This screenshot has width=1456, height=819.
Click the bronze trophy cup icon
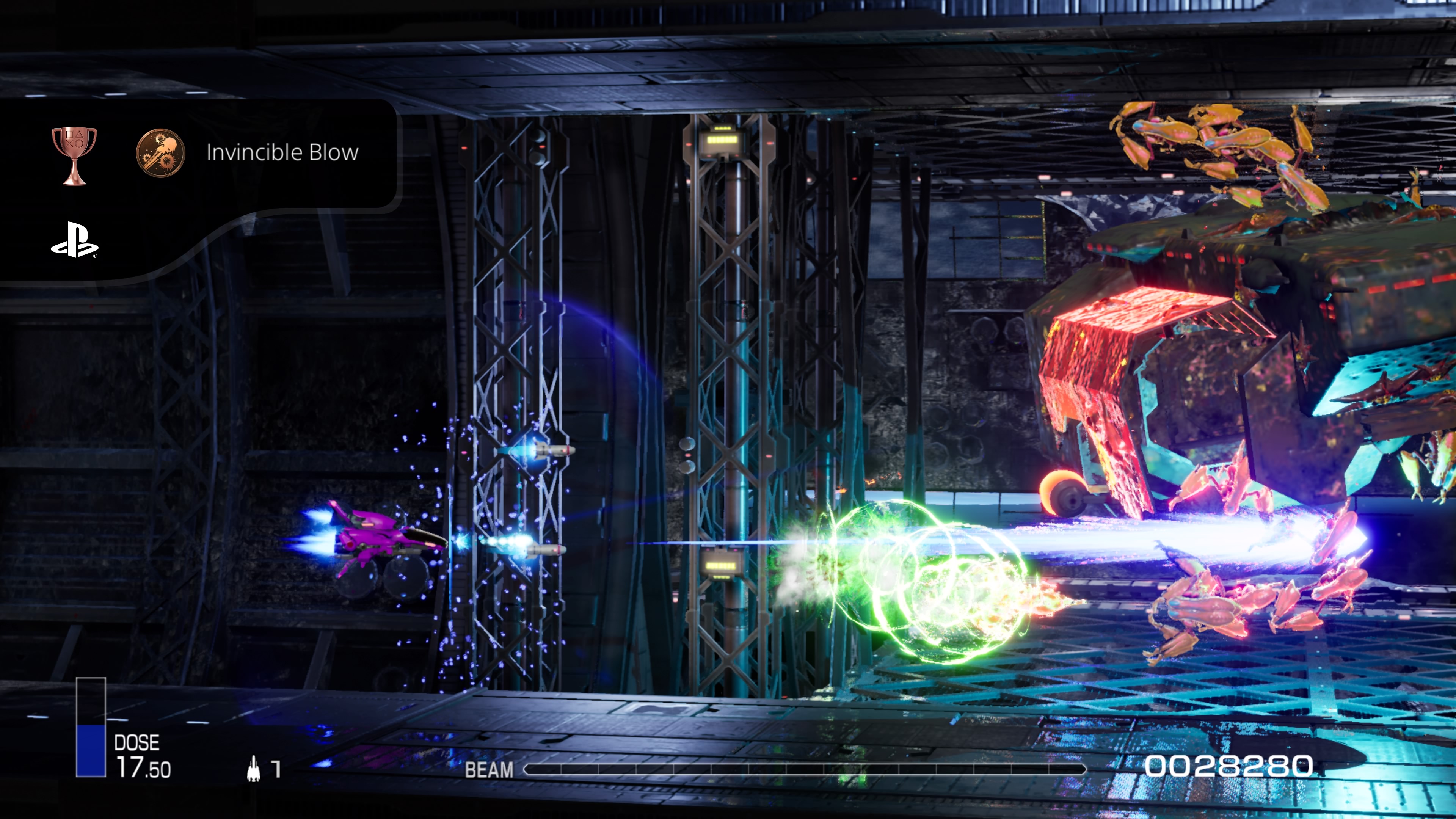(x=74, y=154)
